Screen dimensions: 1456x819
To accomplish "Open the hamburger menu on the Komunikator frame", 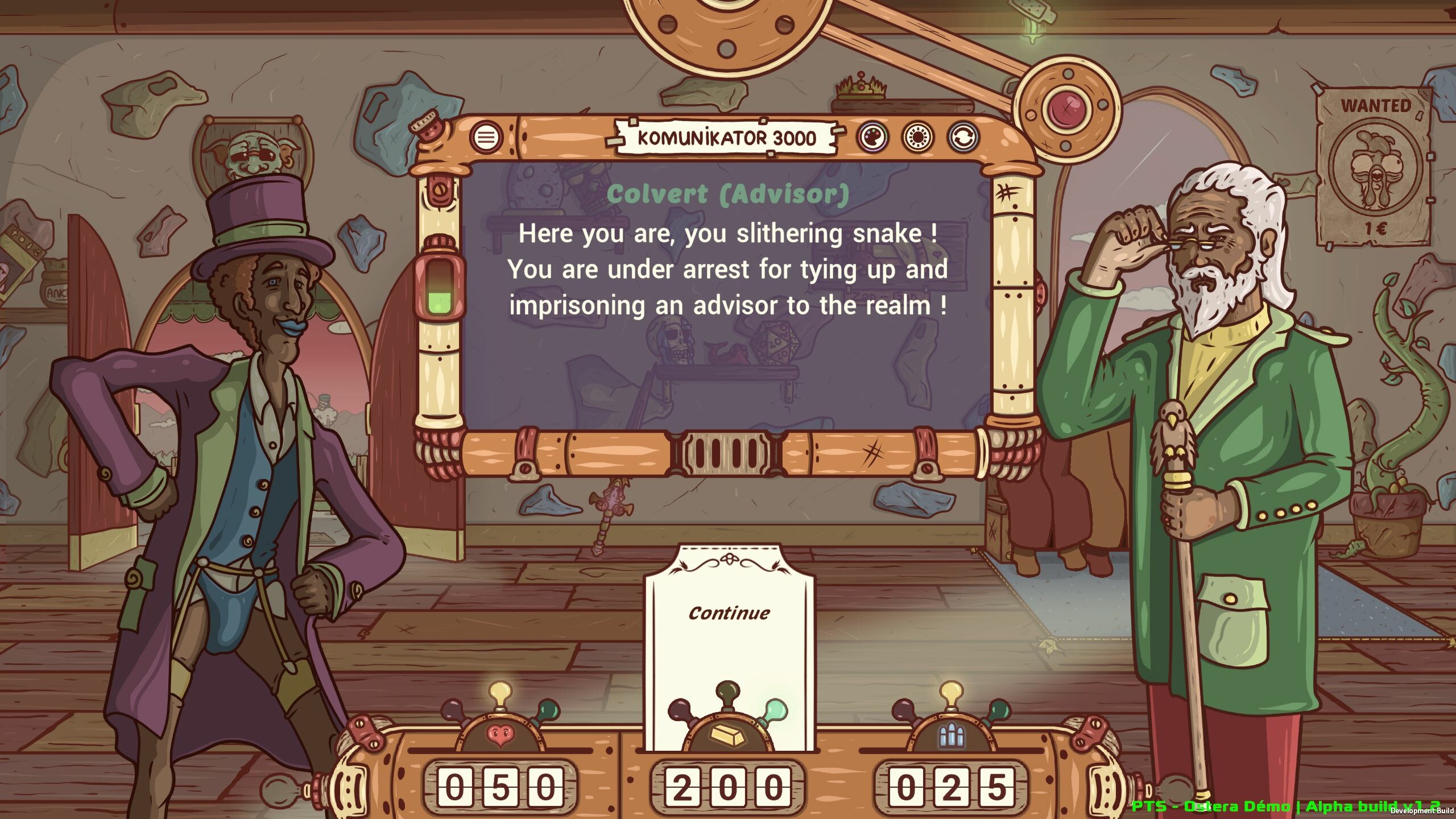I will 486,137.
